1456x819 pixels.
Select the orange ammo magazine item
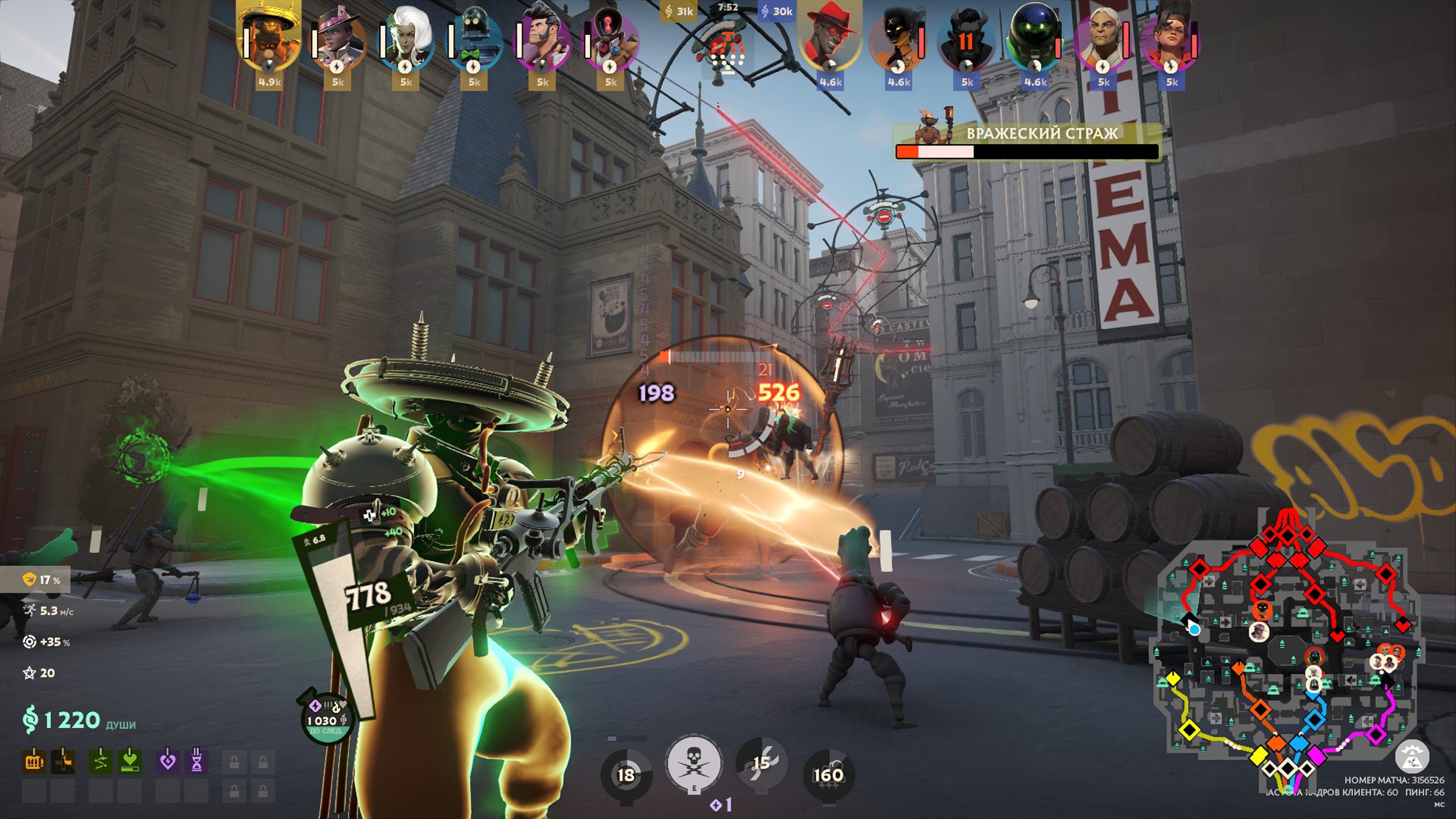[x=34, y=762]
